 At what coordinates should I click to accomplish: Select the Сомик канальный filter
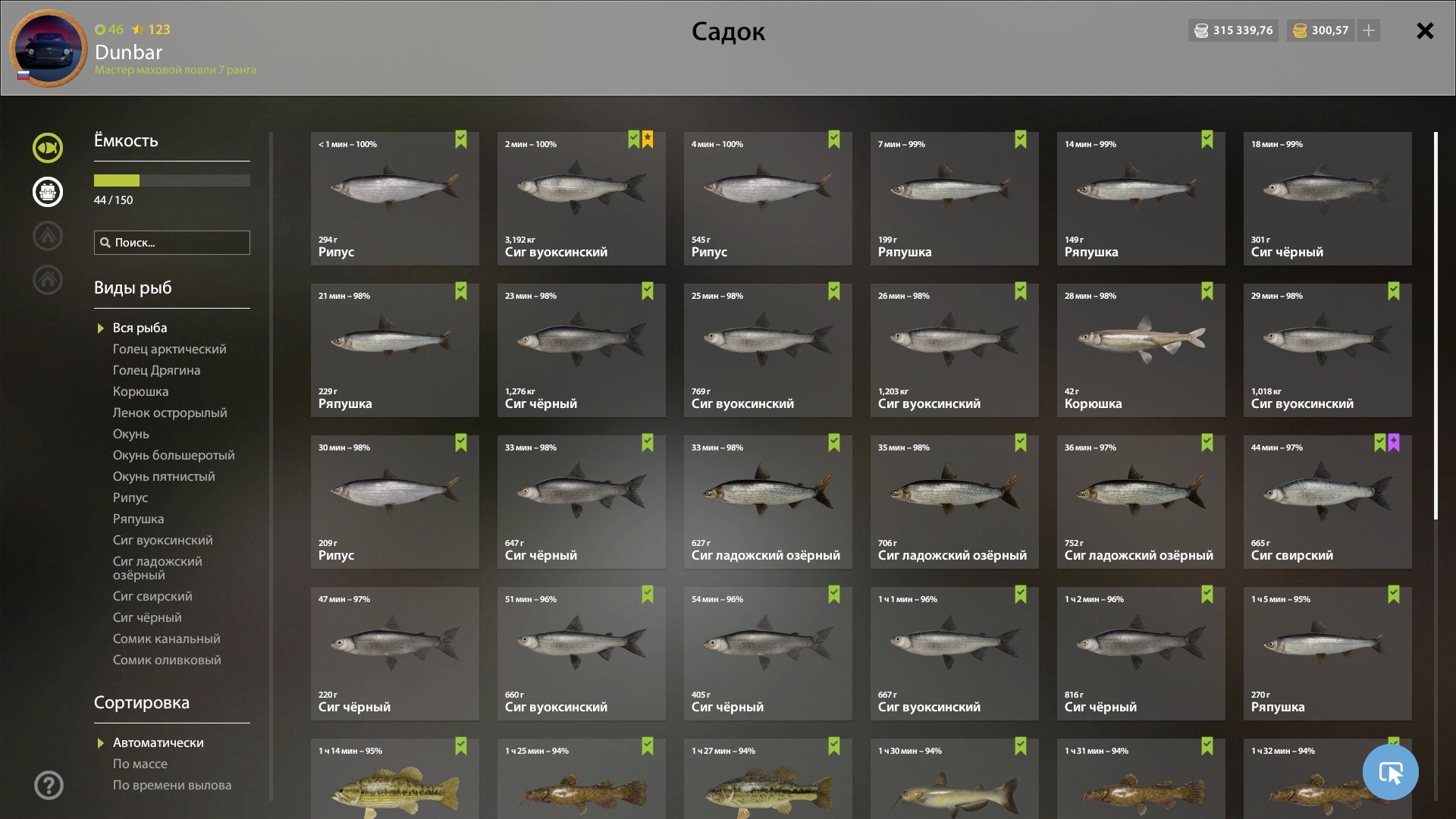point(166,639)
